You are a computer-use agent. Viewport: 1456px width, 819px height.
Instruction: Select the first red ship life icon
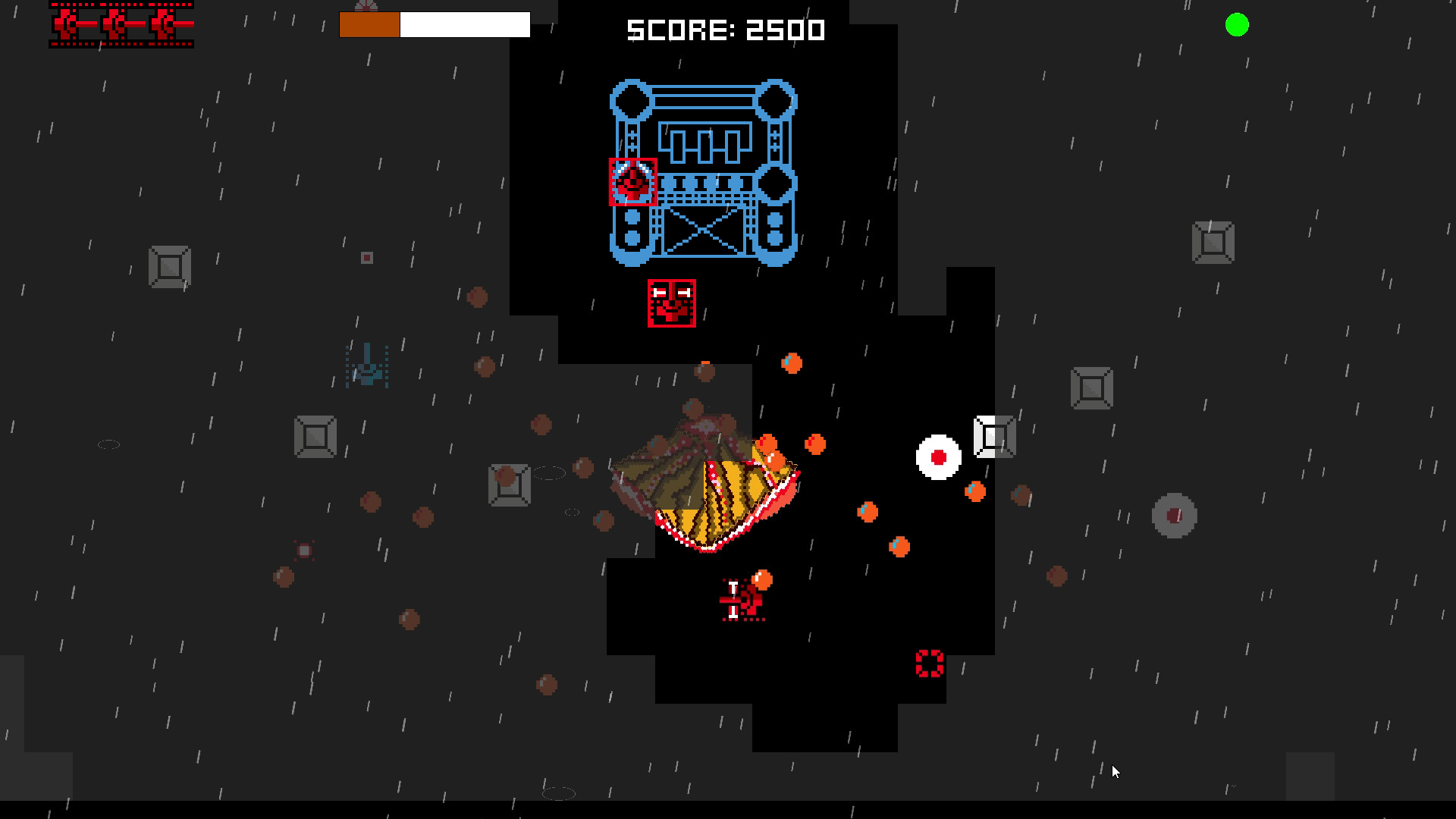67,25
